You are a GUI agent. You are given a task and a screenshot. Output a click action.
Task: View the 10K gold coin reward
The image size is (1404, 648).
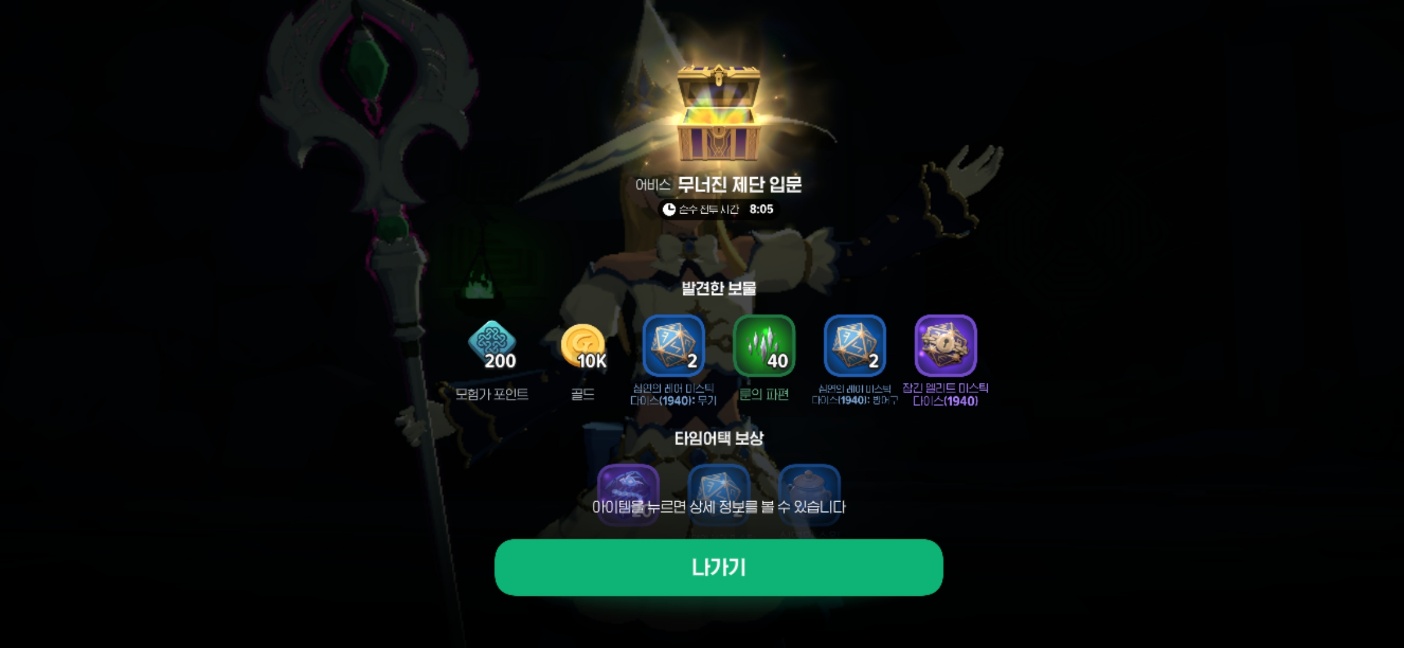coord(582,346)
